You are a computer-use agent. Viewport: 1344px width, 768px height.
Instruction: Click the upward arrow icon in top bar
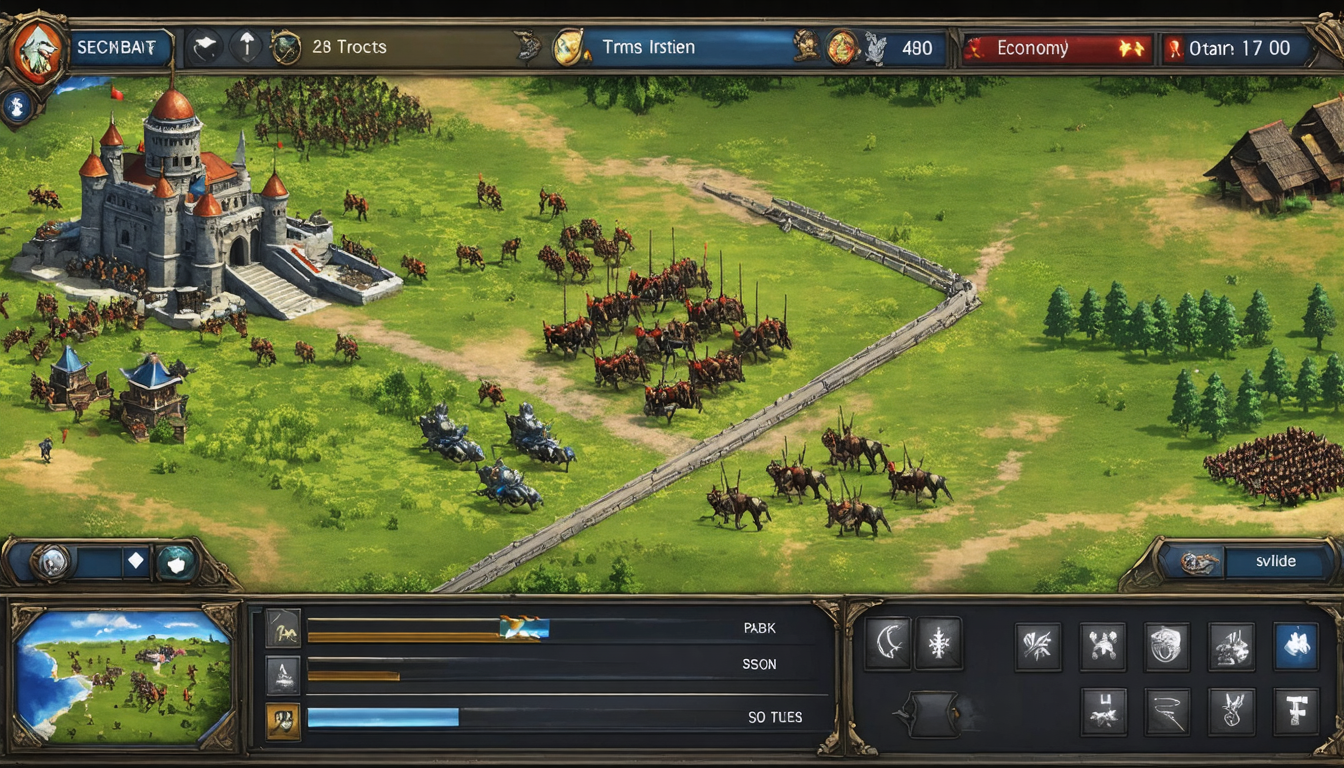point(246,47)
